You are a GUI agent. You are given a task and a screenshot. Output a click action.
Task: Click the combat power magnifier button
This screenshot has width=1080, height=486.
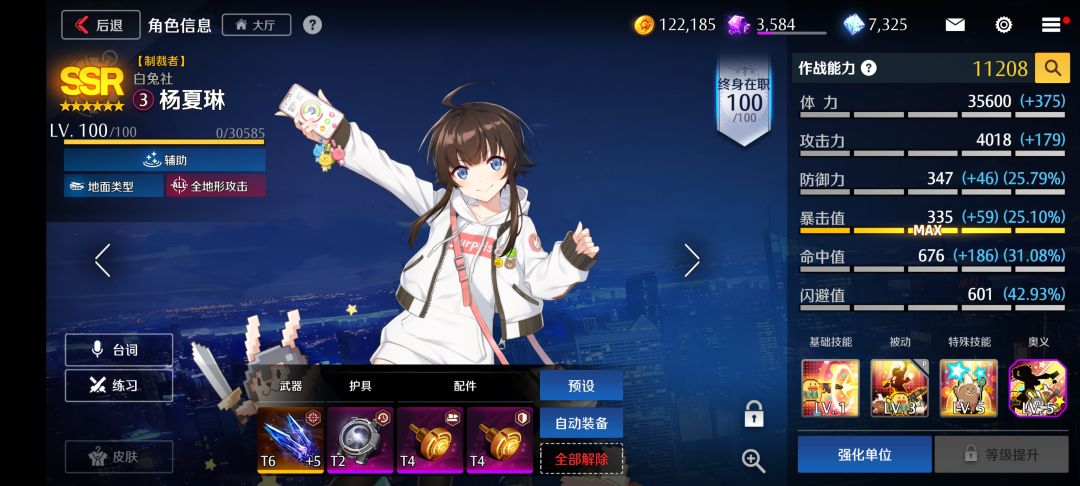[x=1052, y=68]
